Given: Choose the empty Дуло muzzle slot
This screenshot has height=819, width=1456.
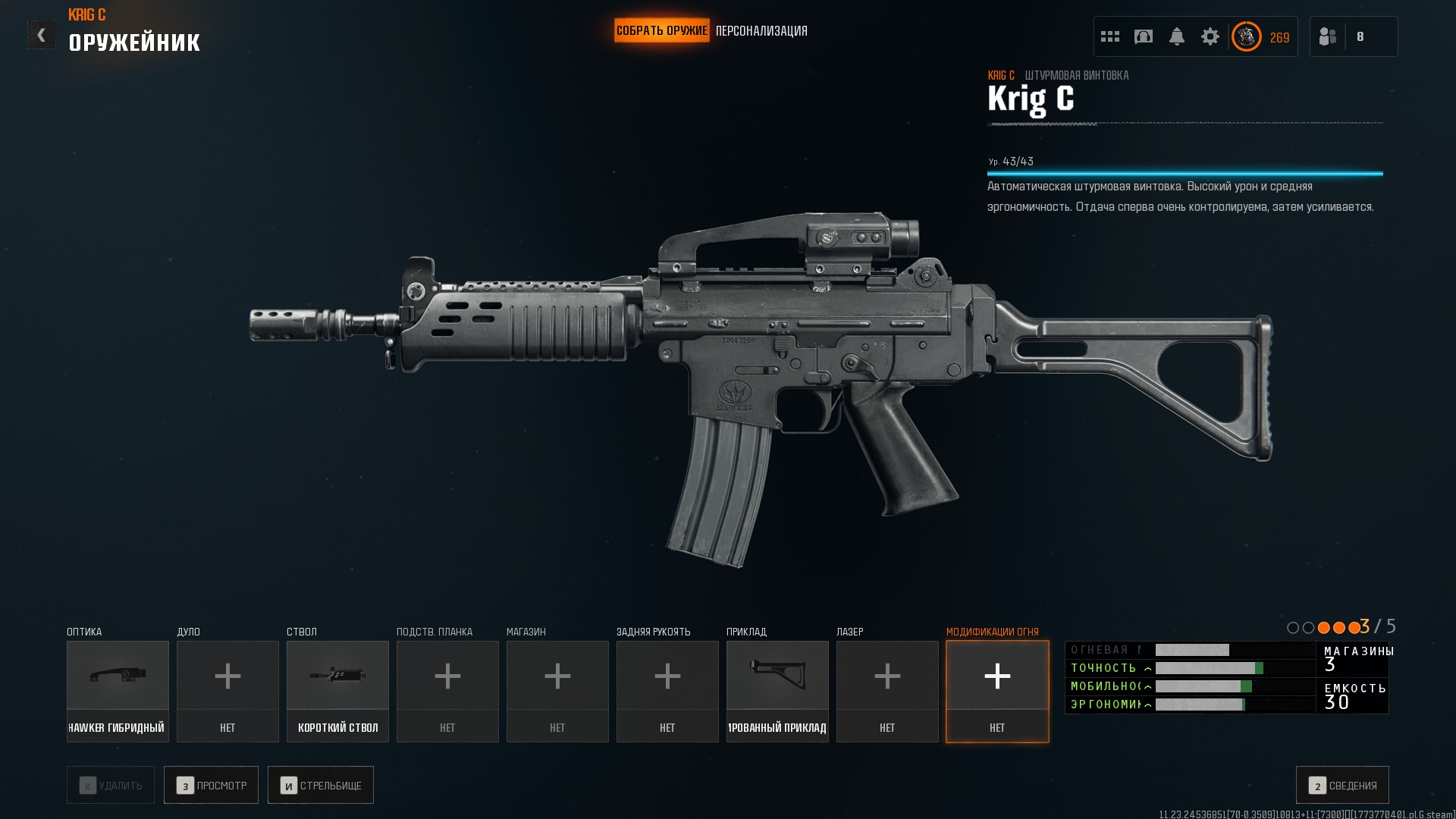Looking at the screenshot, I should [x=227, y=691].
